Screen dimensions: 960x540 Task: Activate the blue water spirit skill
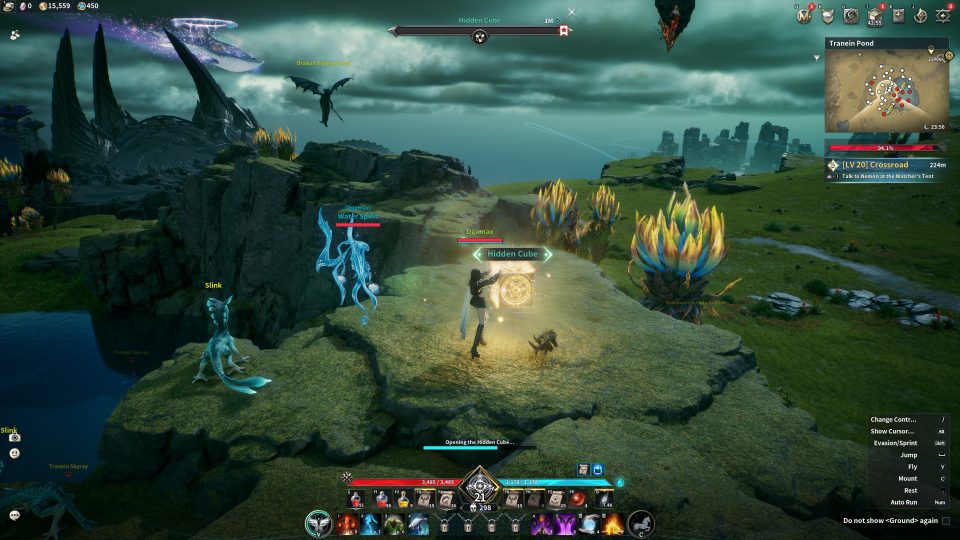(x=371, y=524)
